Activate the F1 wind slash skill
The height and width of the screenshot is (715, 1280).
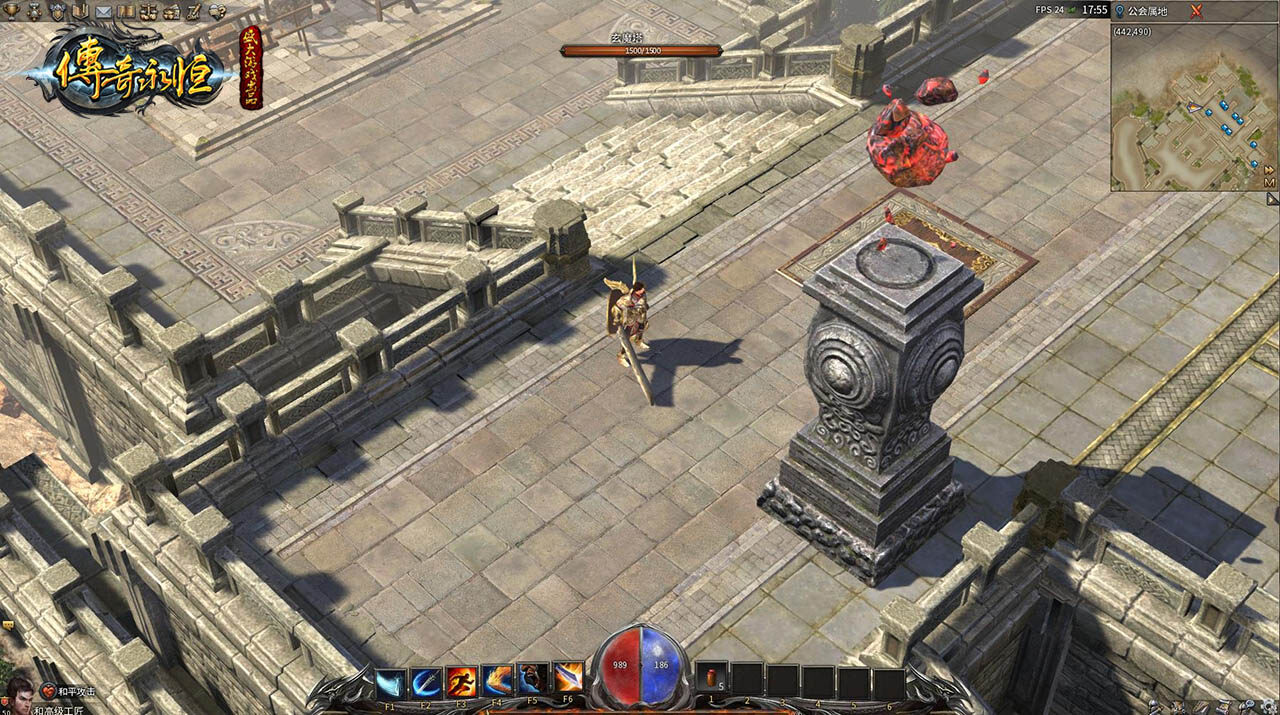392,680
